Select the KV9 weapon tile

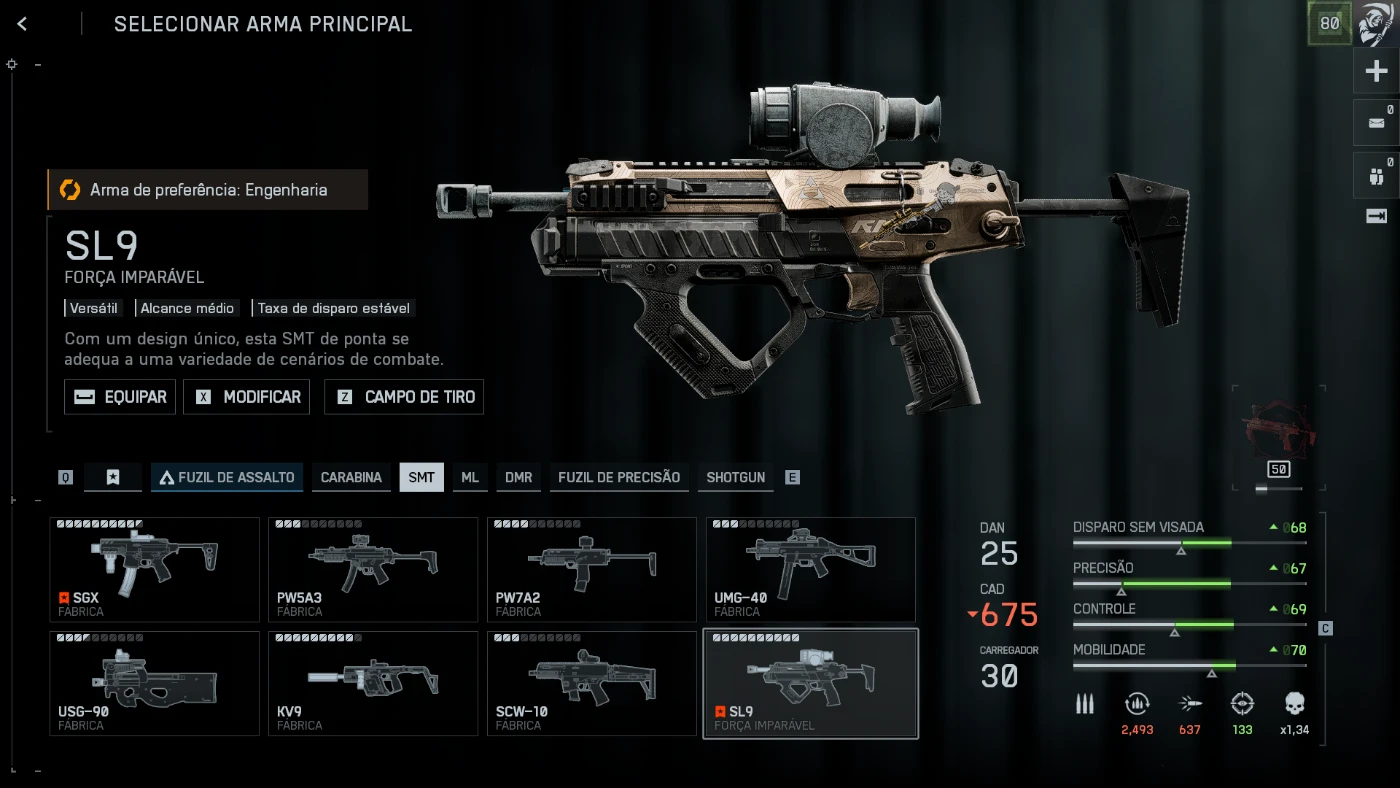373,683
